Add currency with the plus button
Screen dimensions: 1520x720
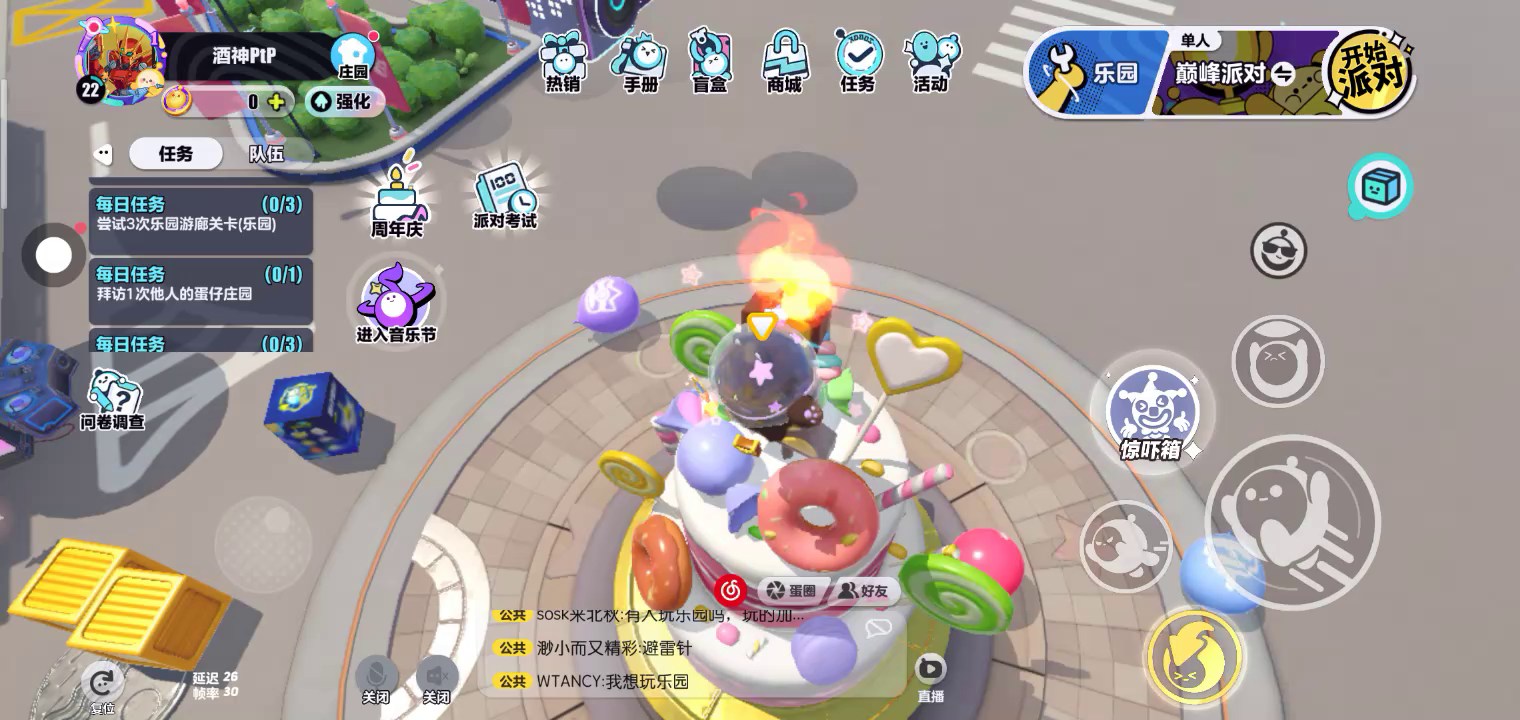(276, 101)
